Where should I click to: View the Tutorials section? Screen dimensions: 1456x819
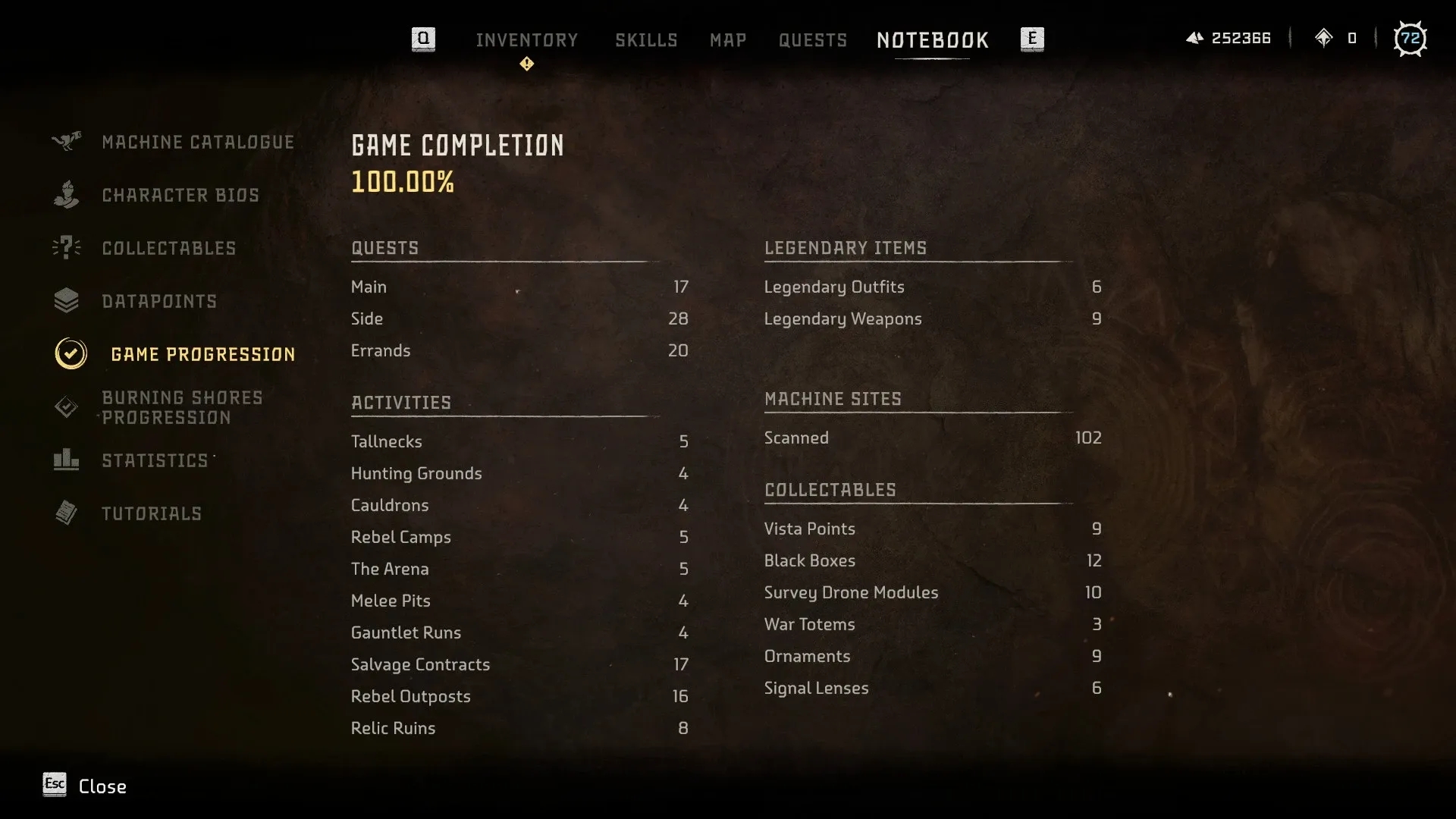coord(152,514)
